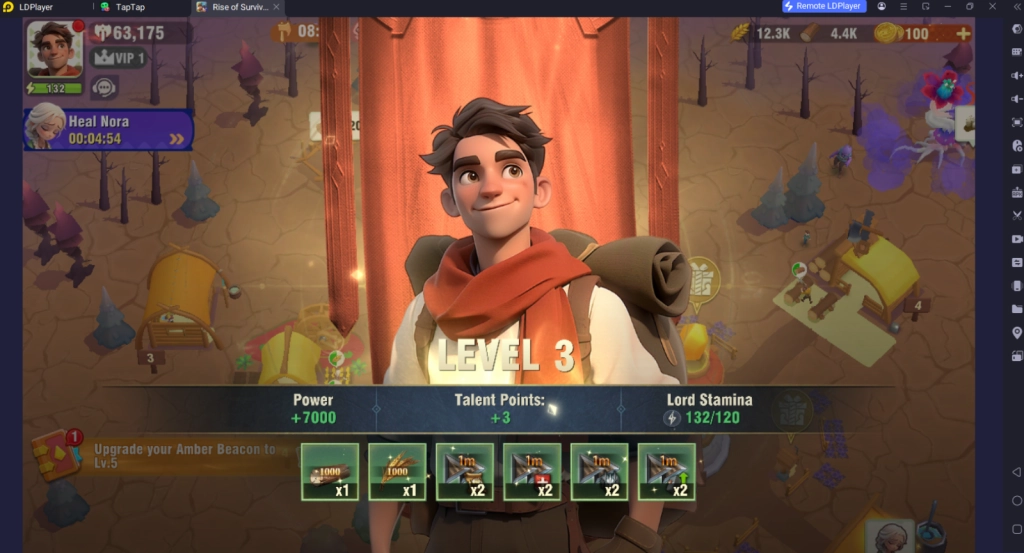Switch to the TapTap tab
Viewport: 1024px width, 553px height.
click(x=130, y=7)
